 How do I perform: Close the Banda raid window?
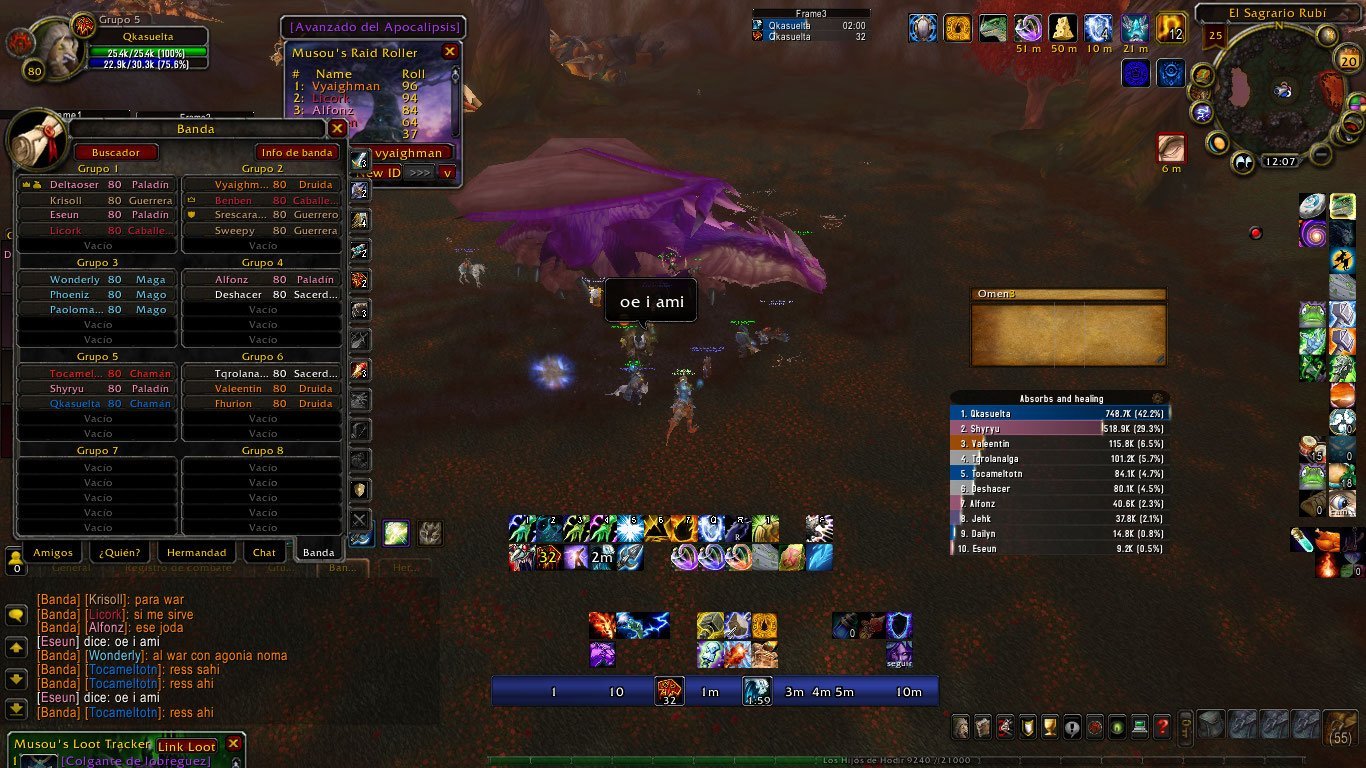click(337, 128)
